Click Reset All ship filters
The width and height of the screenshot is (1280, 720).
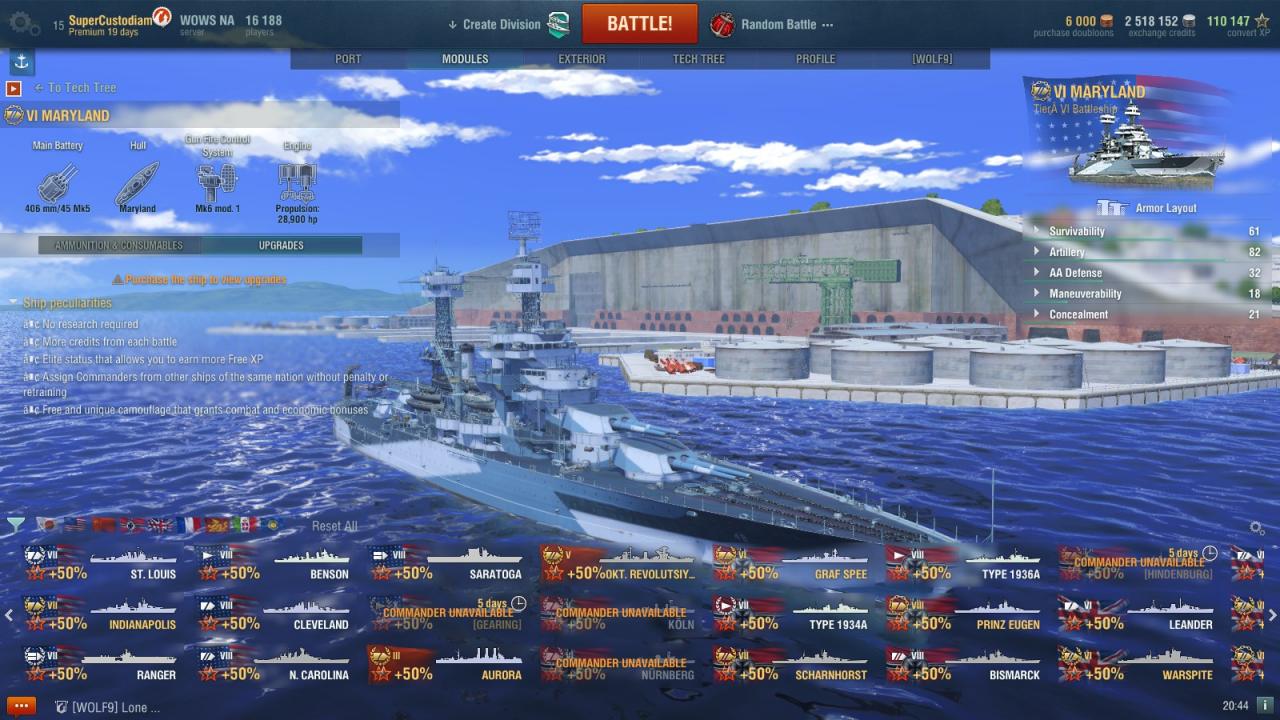334,526
